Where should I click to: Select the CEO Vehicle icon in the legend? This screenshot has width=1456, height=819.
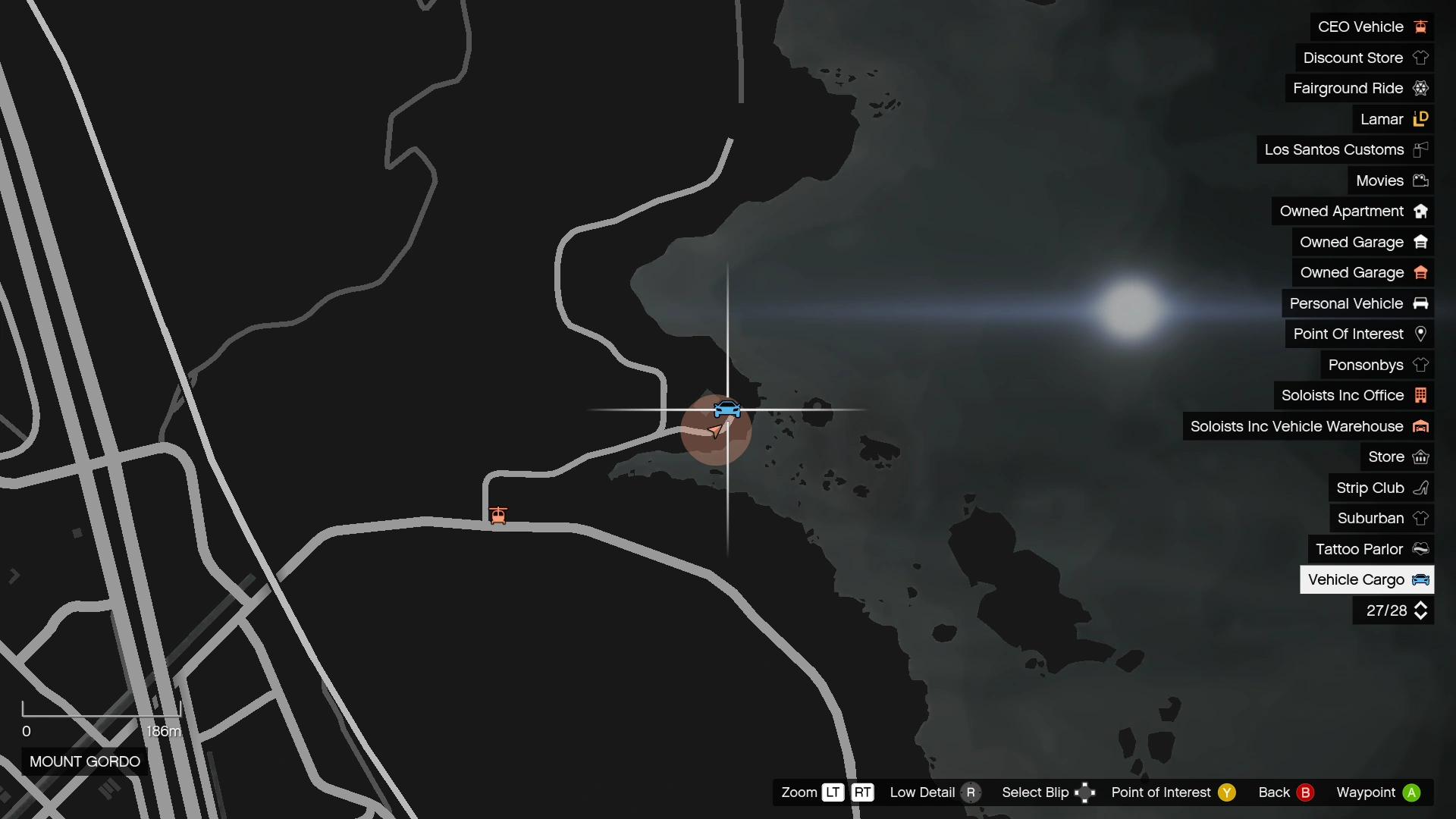pyautogui.click(x=1420, y=27)
